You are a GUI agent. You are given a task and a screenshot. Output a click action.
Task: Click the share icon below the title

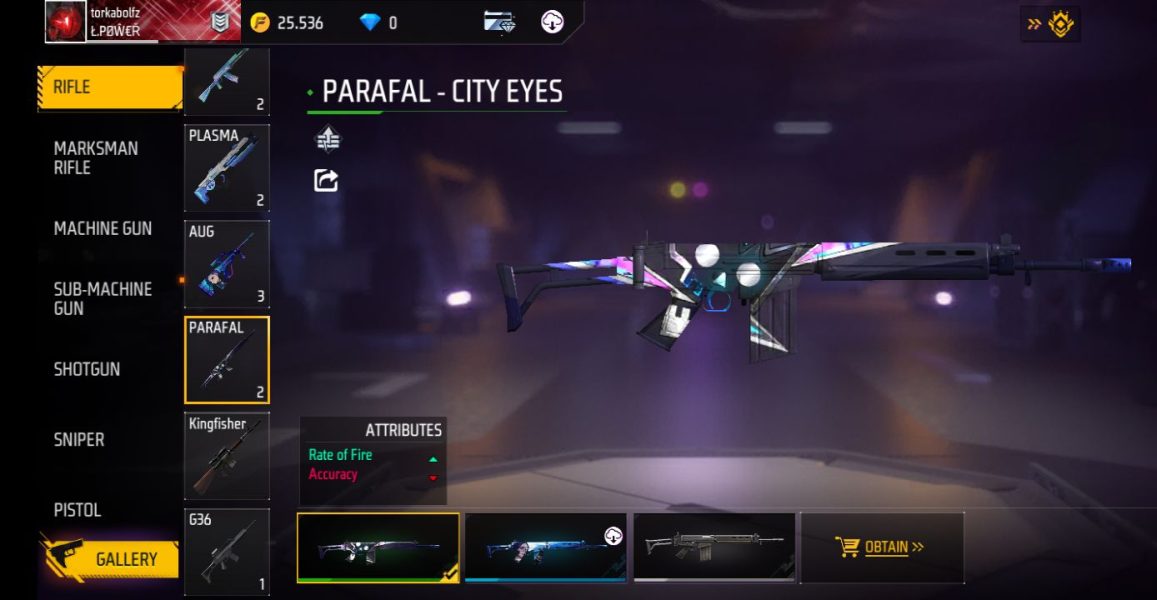point(327,180)
